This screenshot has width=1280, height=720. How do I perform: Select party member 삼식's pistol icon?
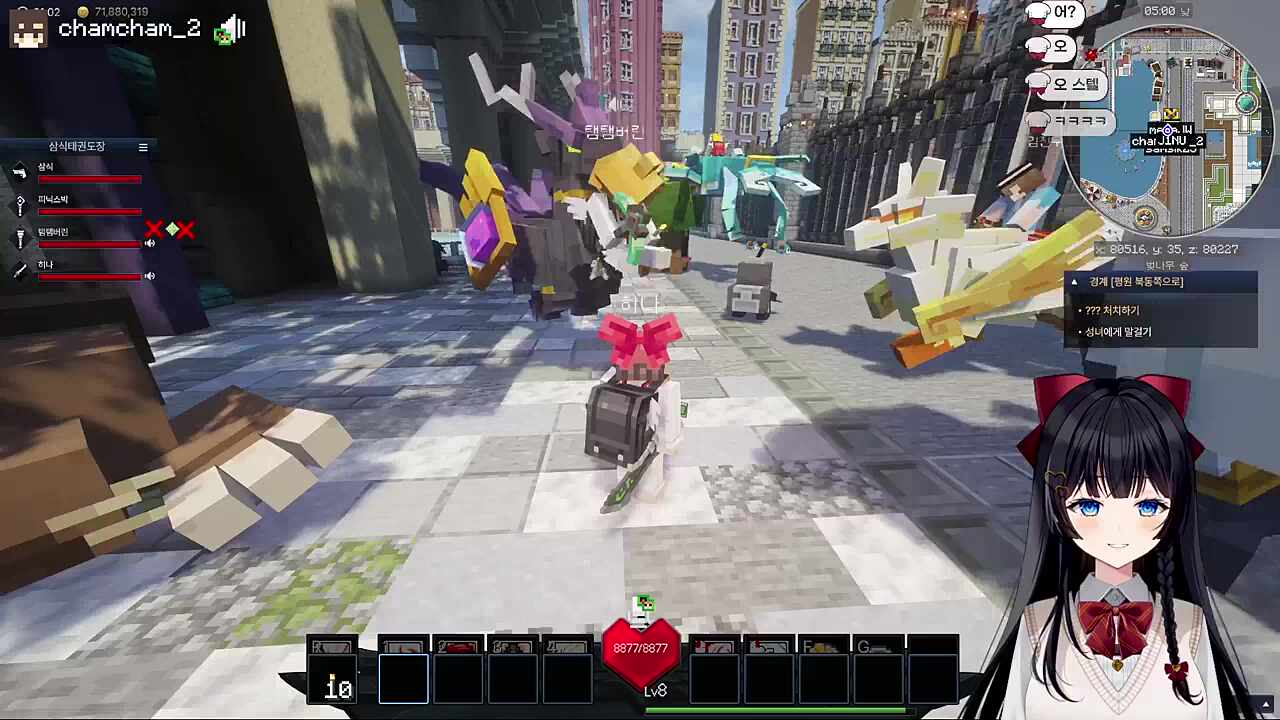19,172
